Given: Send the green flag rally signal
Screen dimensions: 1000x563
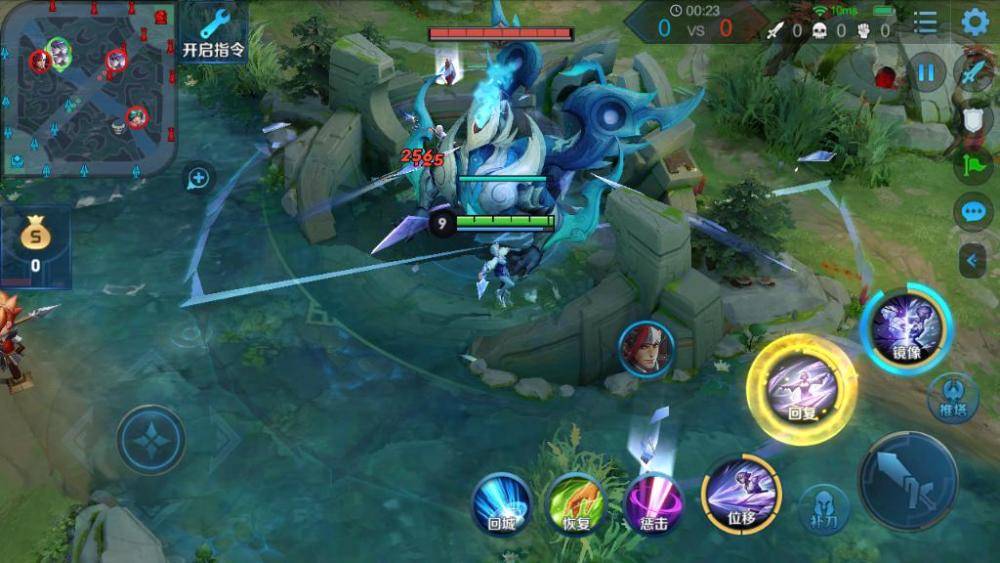Looking at the screenshot, I should [973, 166].
